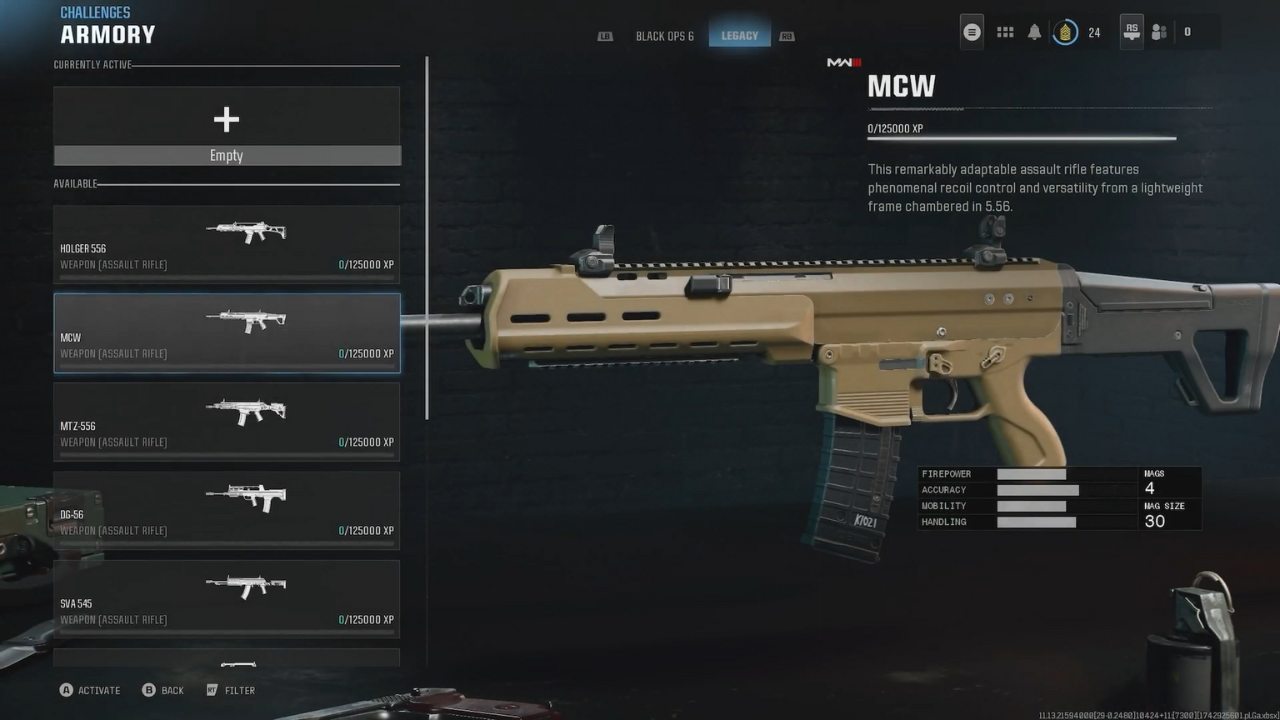The image size is (1280, 720).
Task: Pick the MTZ-556 assault rifle
Action: (x=227, y=422)
